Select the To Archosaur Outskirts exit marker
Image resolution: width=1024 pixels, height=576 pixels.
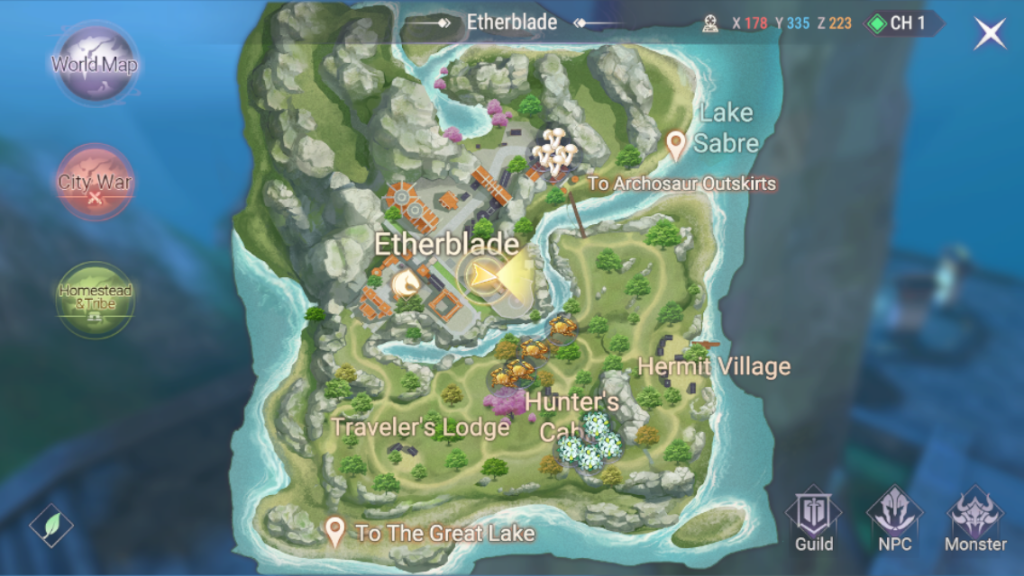pos(681,184)
